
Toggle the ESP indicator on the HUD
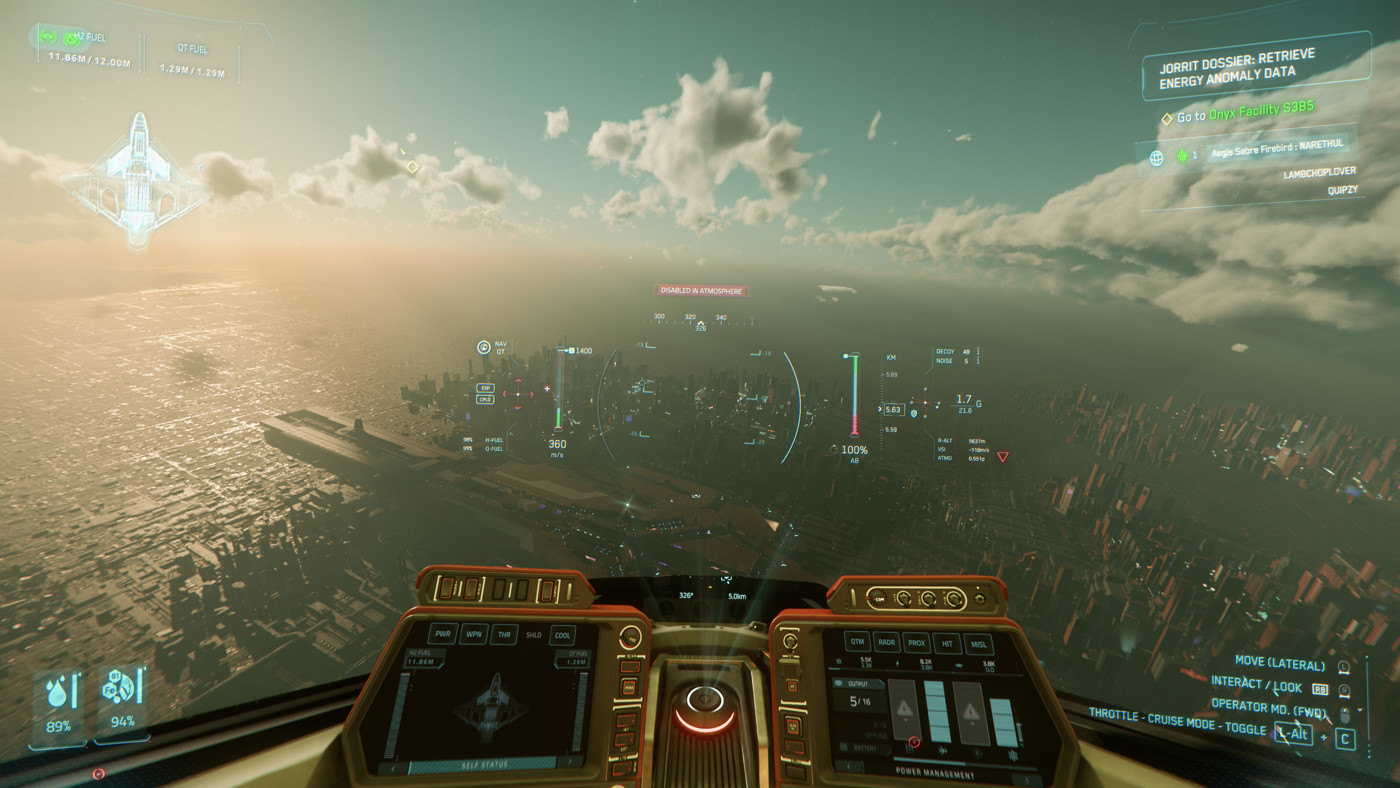click(485, 388)
